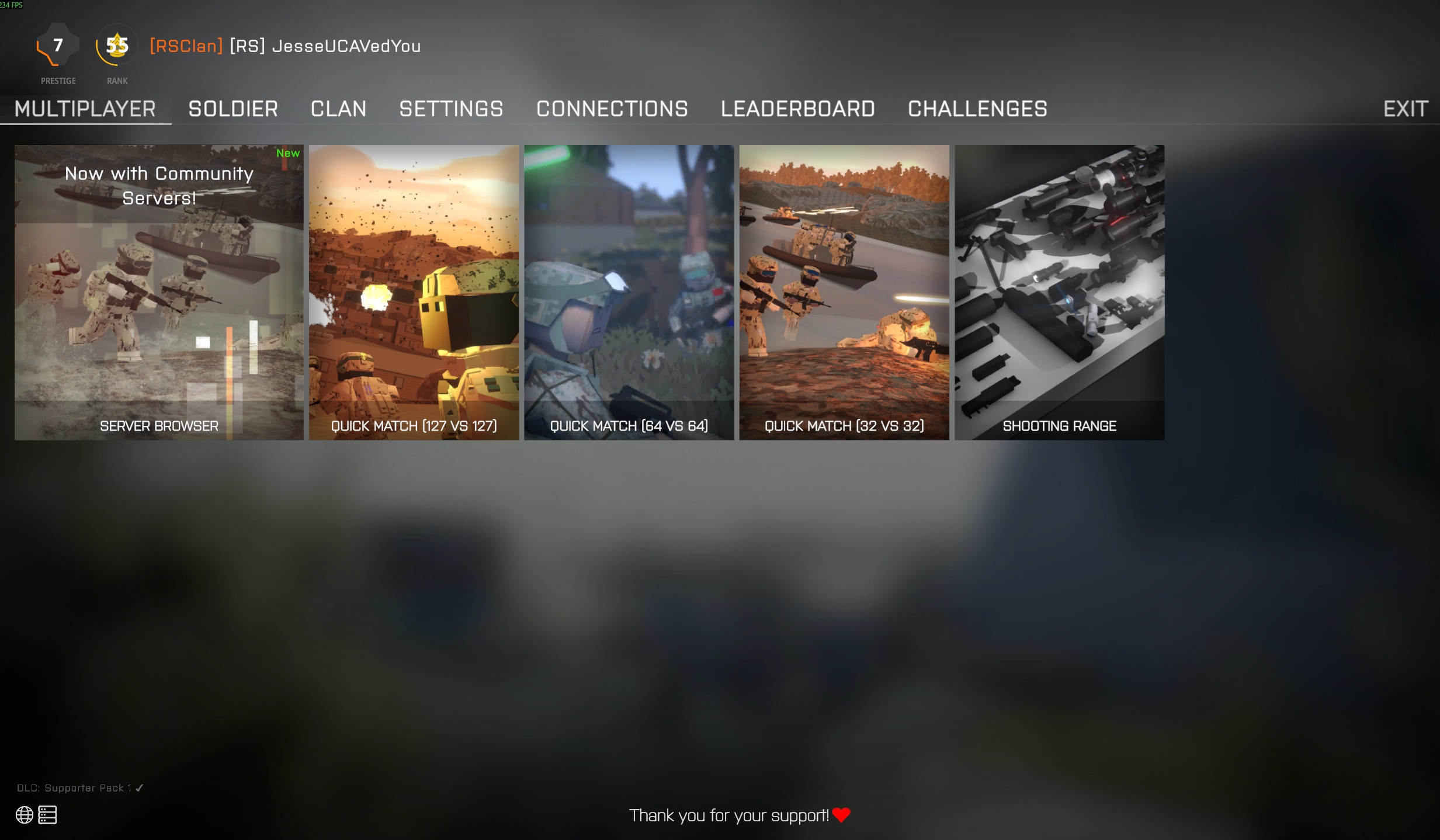Click the globe network icon bottom left
This screenshot has height=840, width=1440.
tap(24, 814)
